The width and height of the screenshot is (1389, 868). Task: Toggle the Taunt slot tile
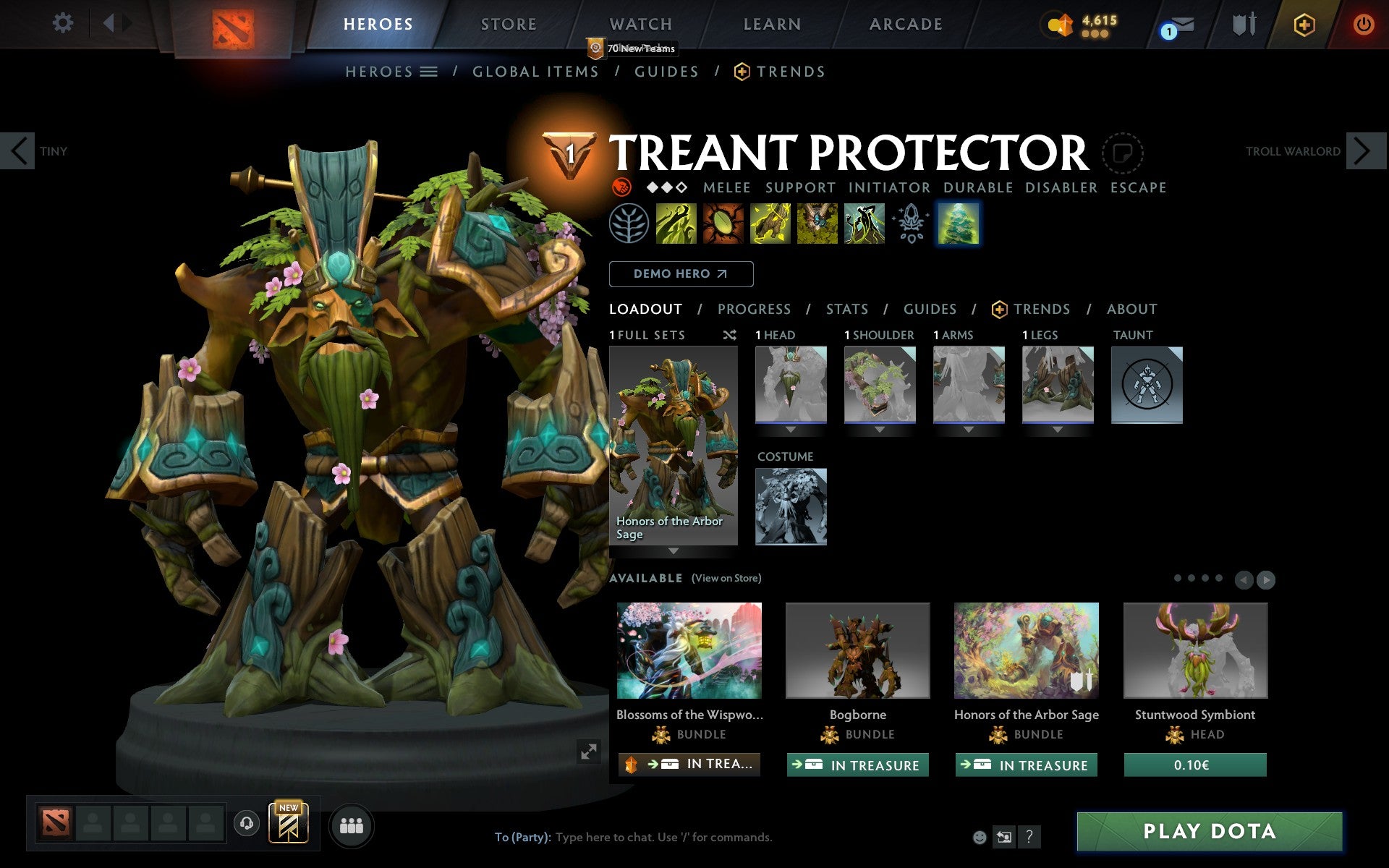point(1147,386)
